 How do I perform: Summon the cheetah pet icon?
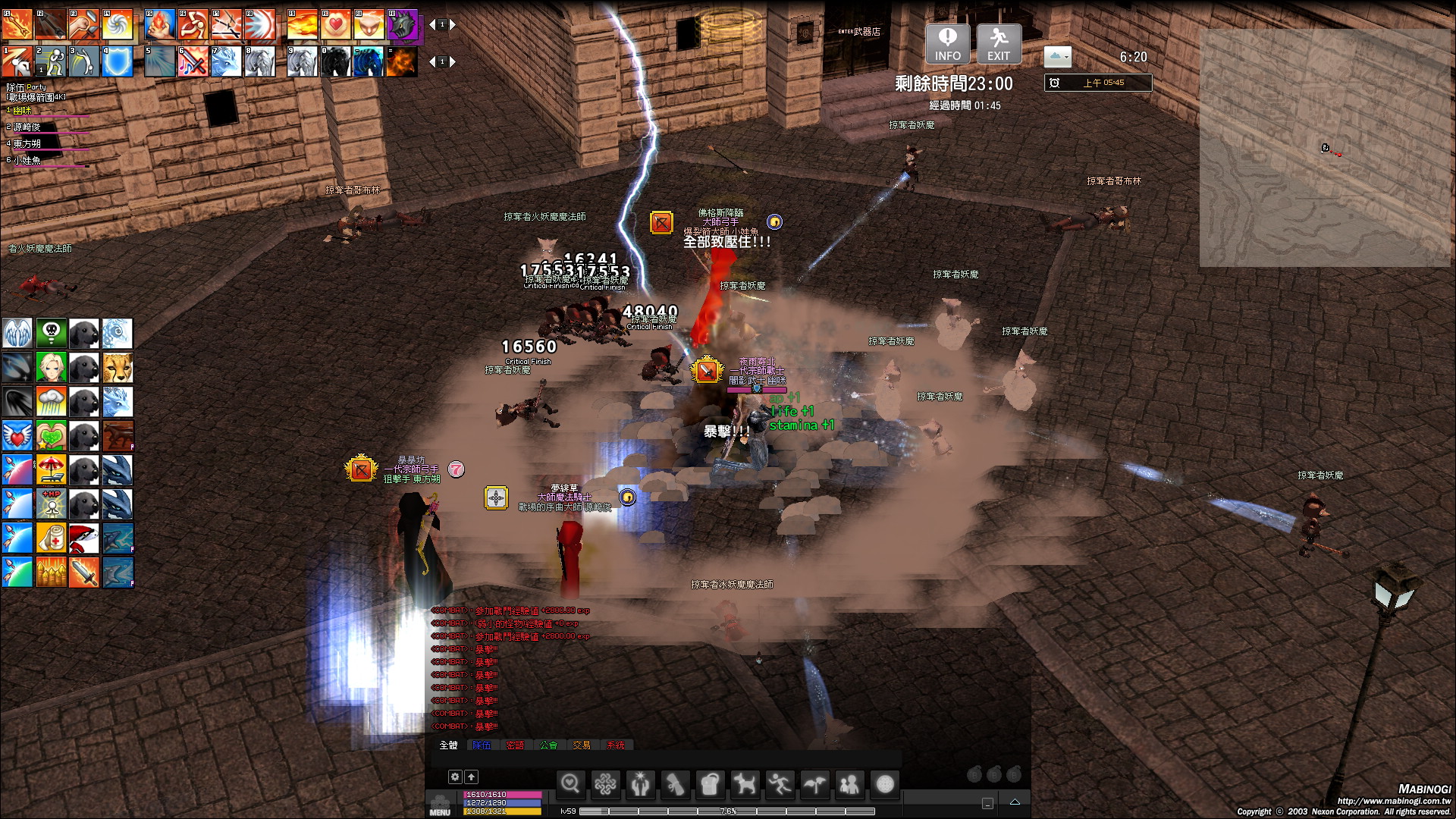(x=118, y=368)
